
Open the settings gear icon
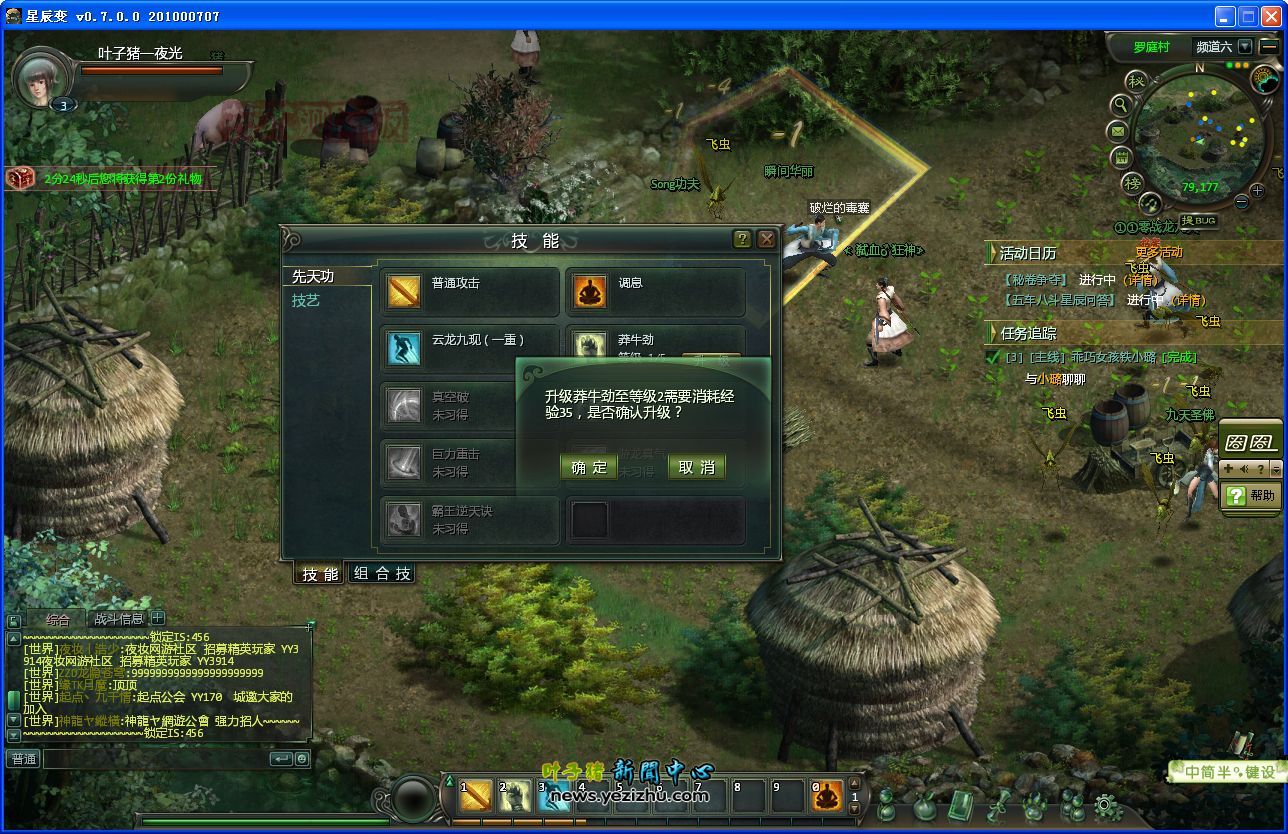(1105, 805)
